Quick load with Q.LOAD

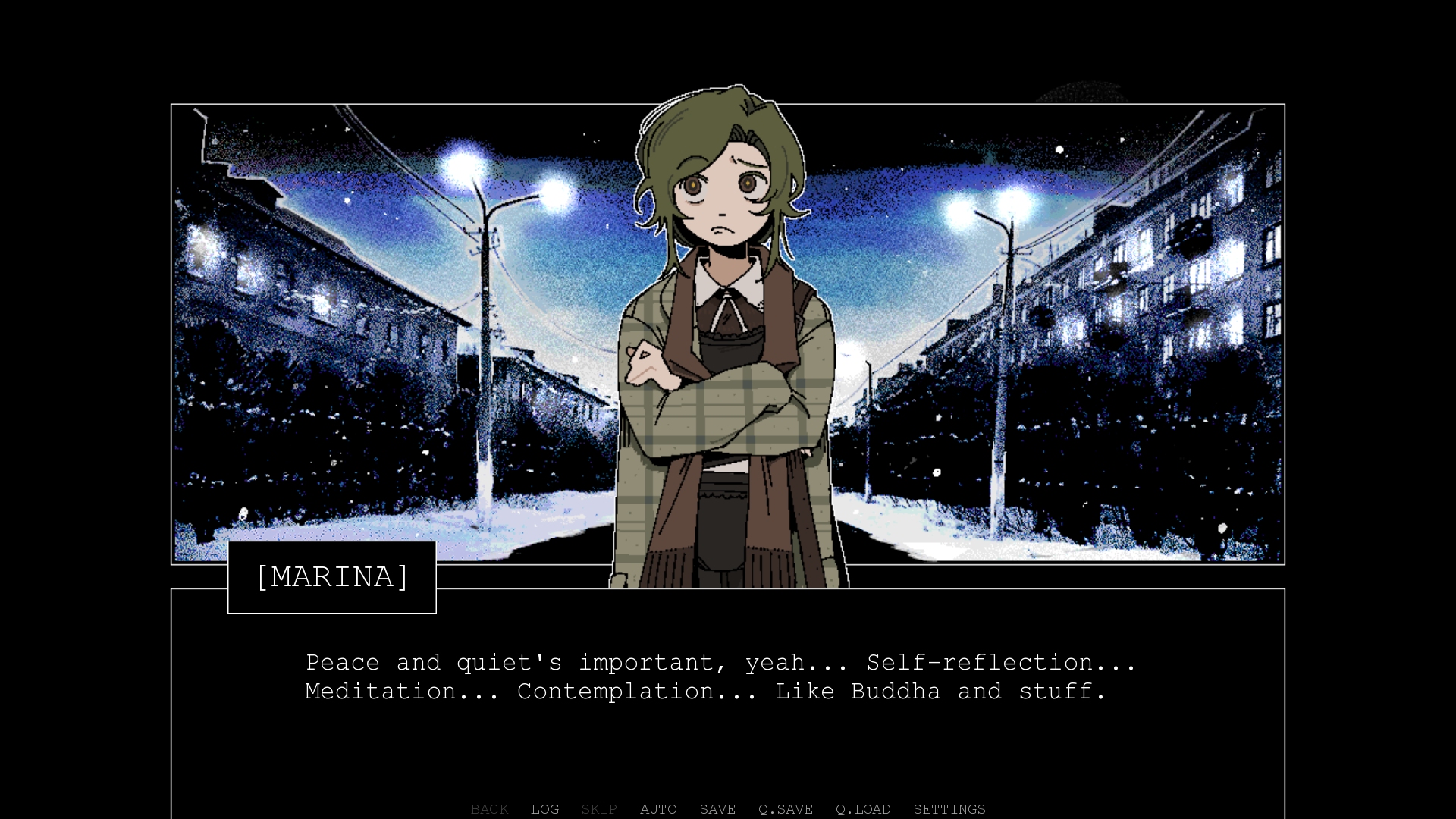[x=863, y=809]
